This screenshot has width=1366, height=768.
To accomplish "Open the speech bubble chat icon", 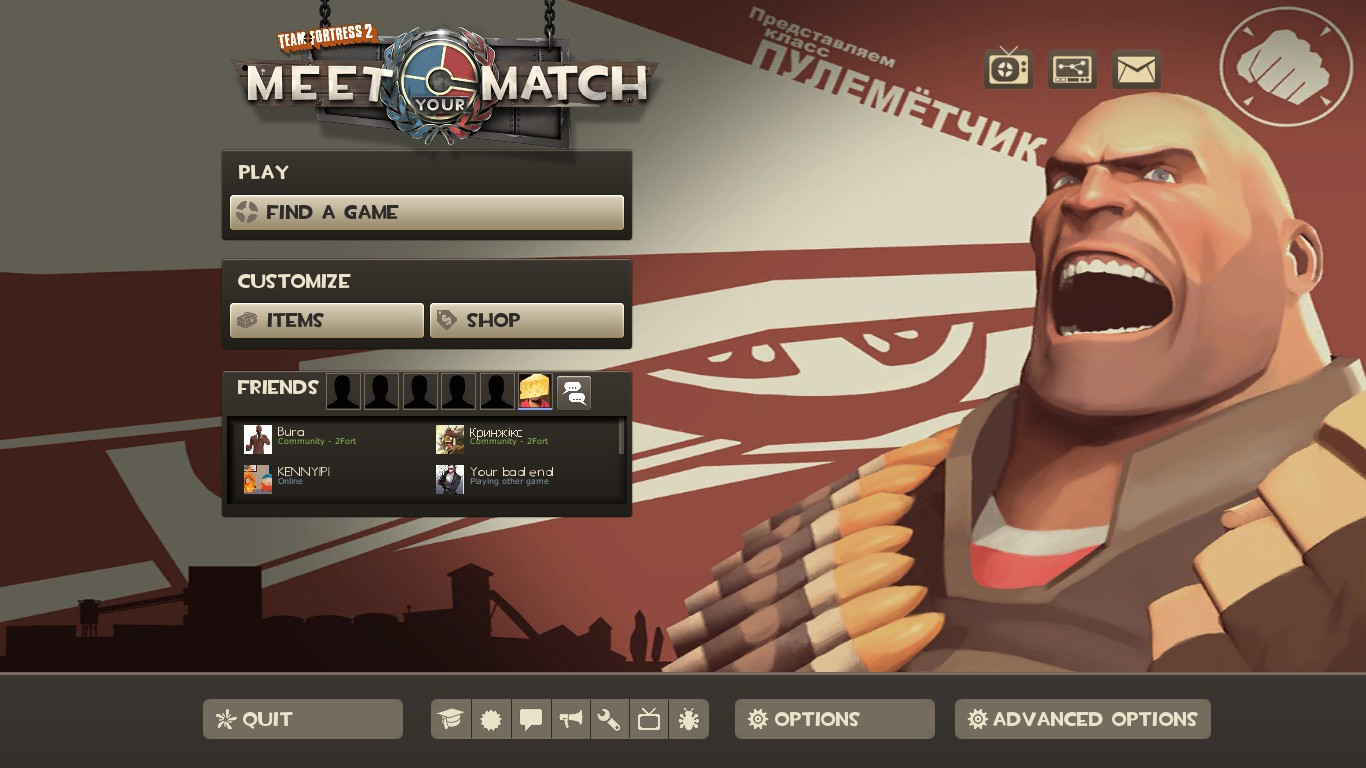I will click(x=531, y=718).
